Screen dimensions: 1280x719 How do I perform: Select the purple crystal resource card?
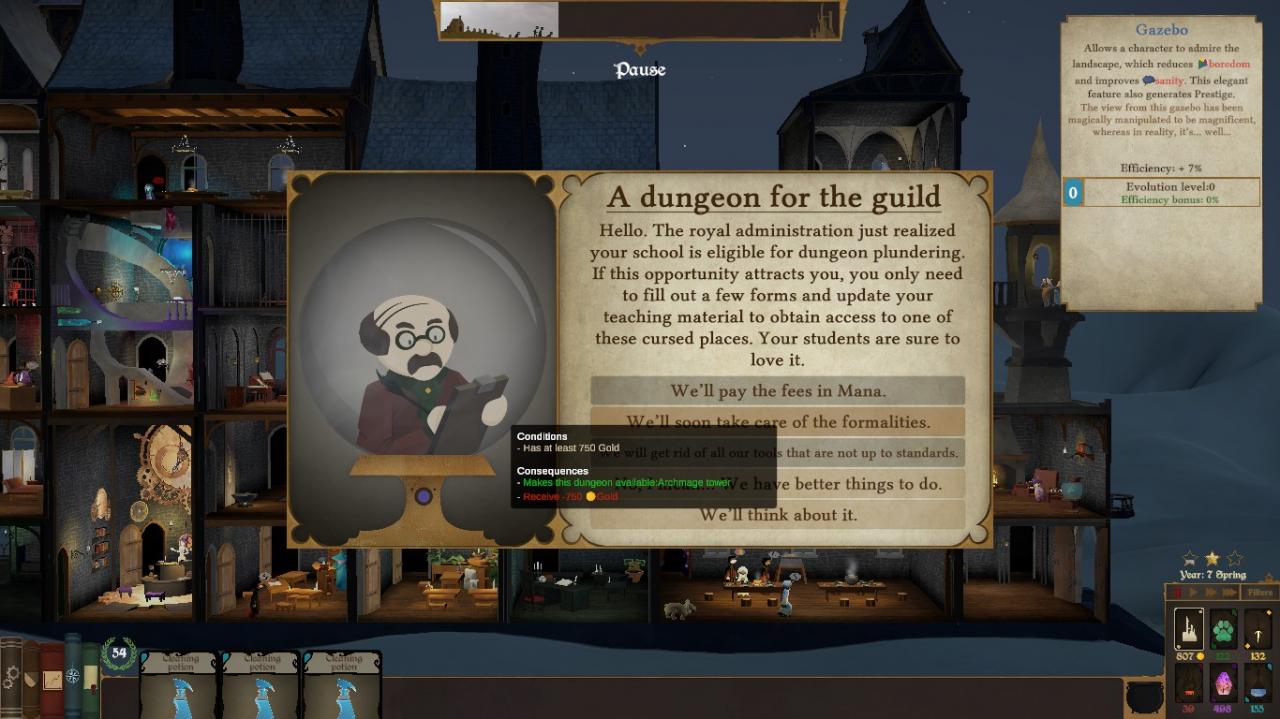point(1224,682)
